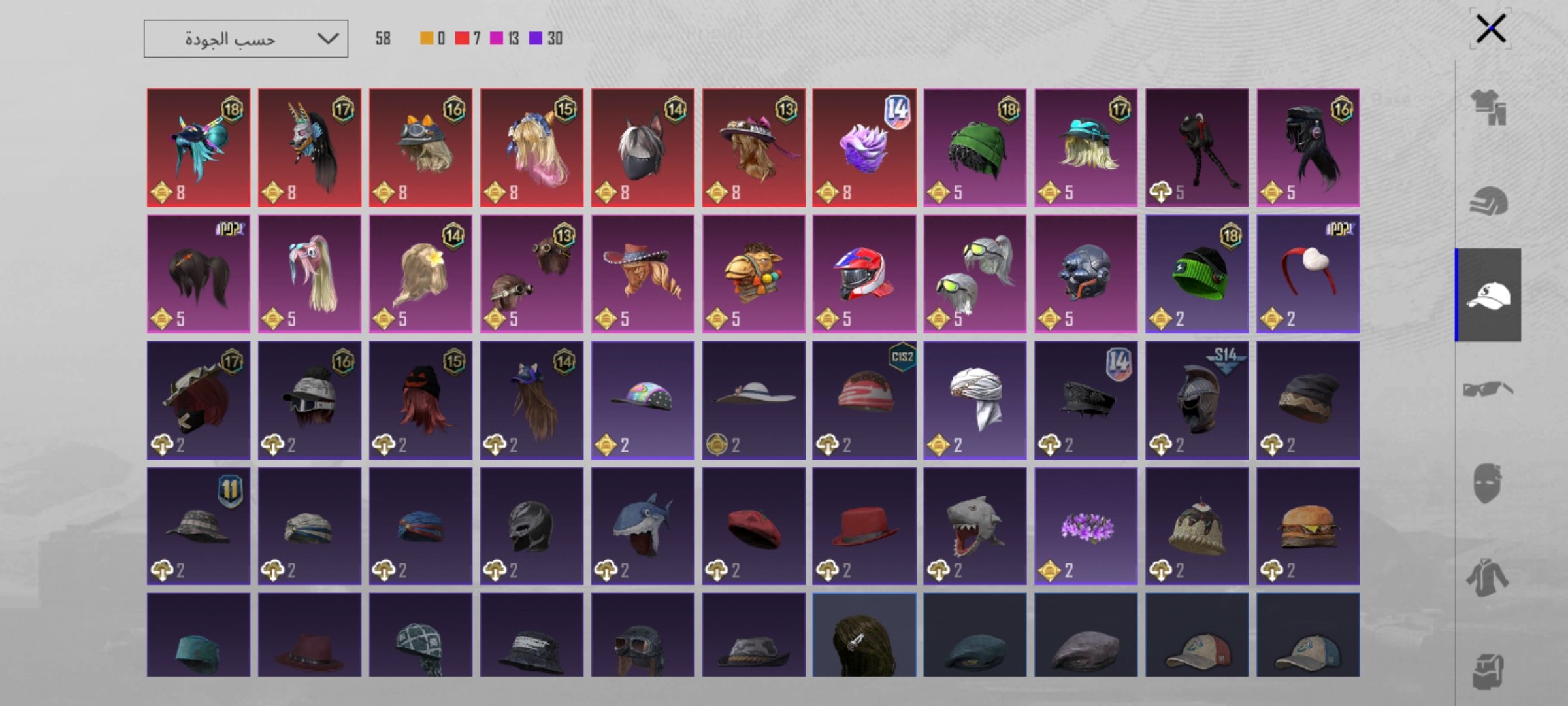Open the face mask category tab
The image size is (1568, 706).
pos(1488,484)
